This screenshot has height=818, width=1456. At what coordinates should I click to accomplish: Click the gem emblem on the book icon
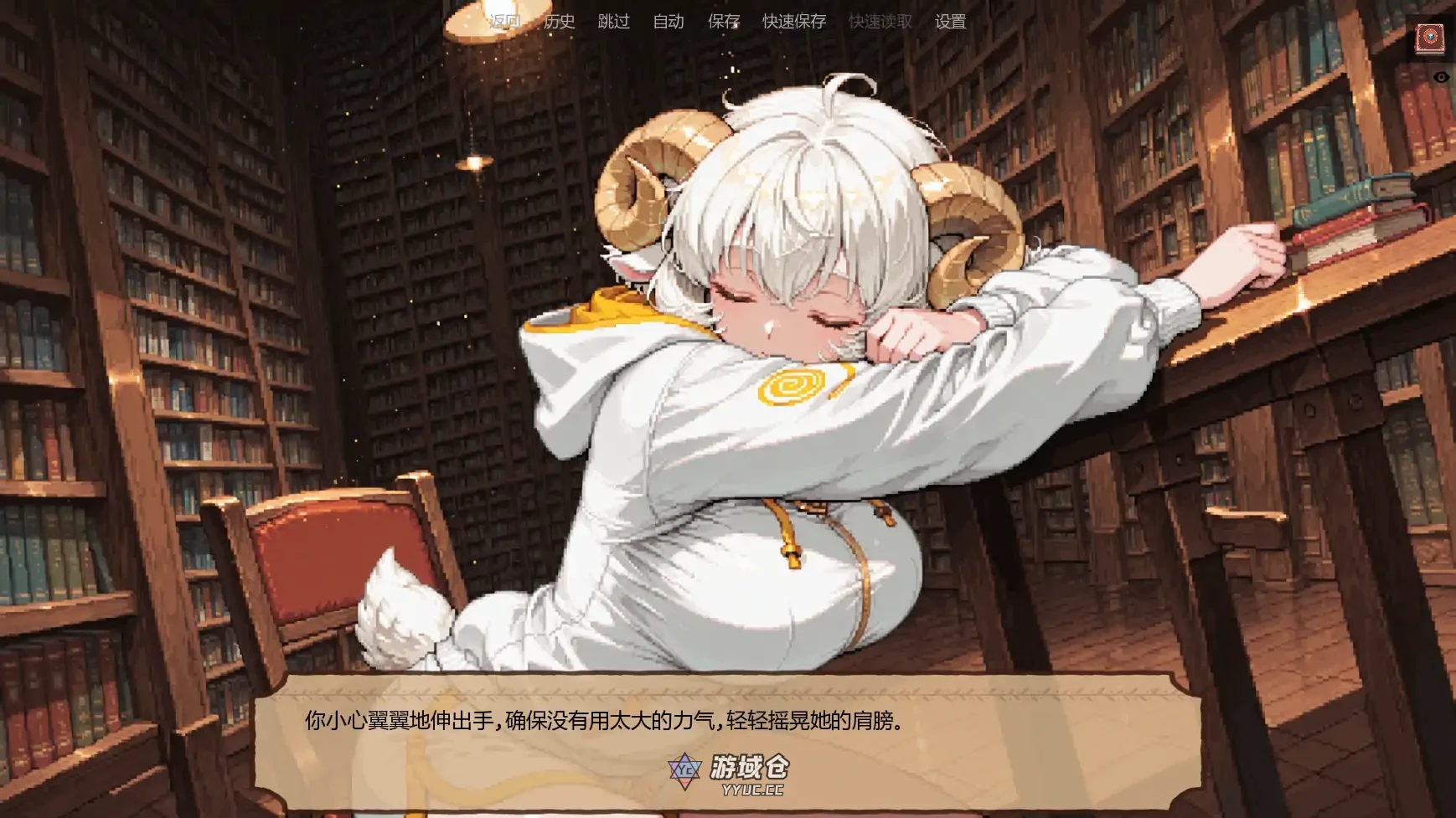(1428, 37)
